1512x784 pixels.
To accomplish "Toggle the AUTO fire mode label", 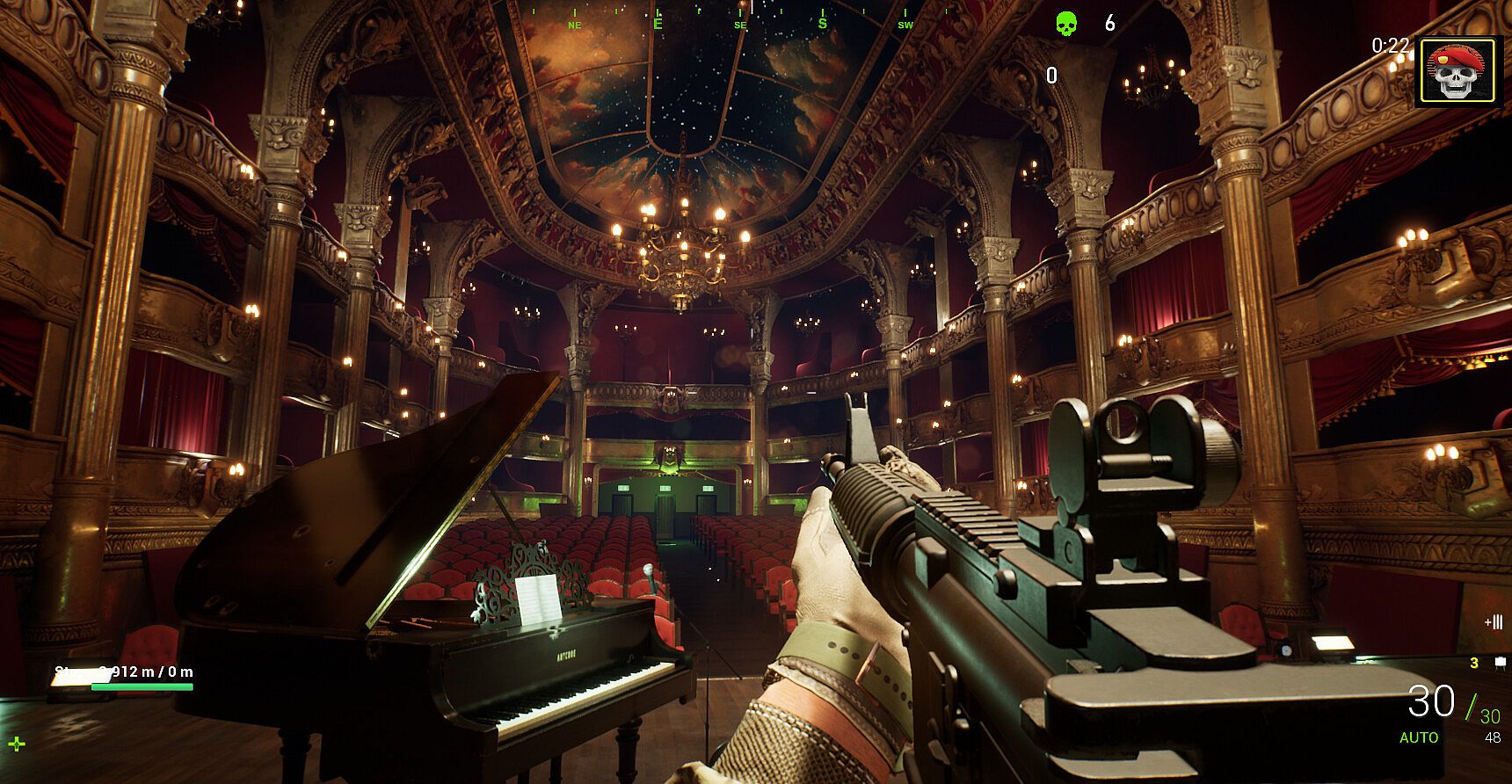I will pyautogui.click(x=1419, y=737).
